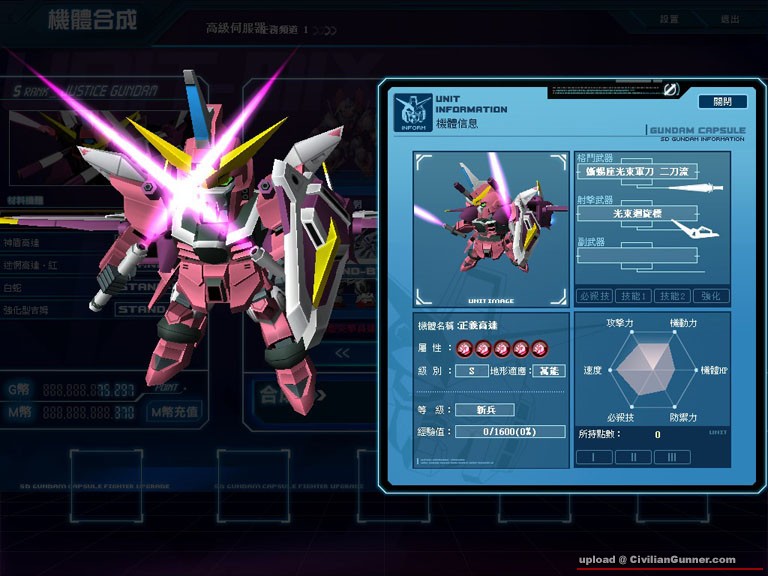Open the 設置 settings menu
768x576 pixels.
tap(669, 19)
